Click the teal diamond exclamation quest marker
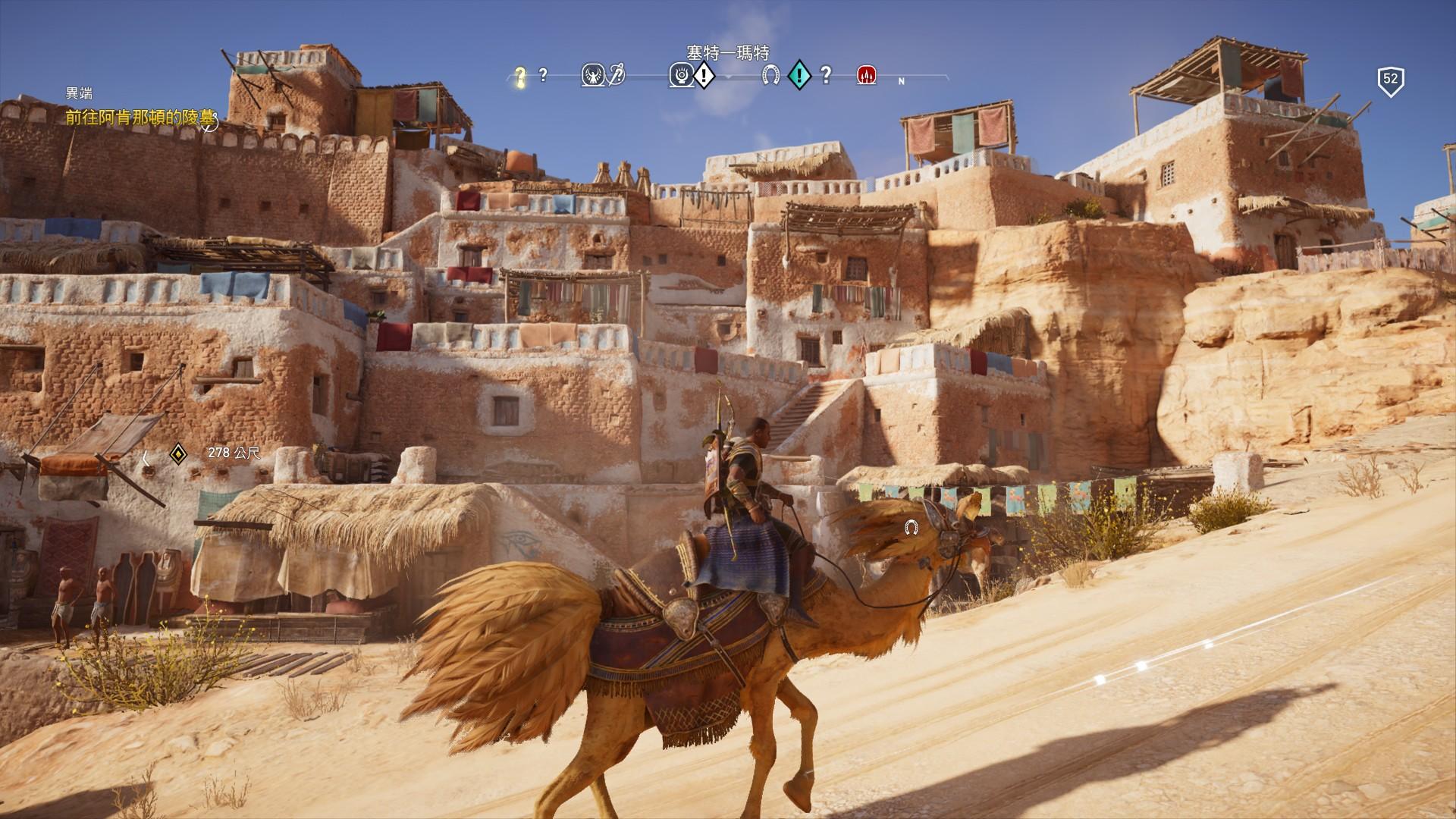The image size is (1456, 819). (799, 75)
